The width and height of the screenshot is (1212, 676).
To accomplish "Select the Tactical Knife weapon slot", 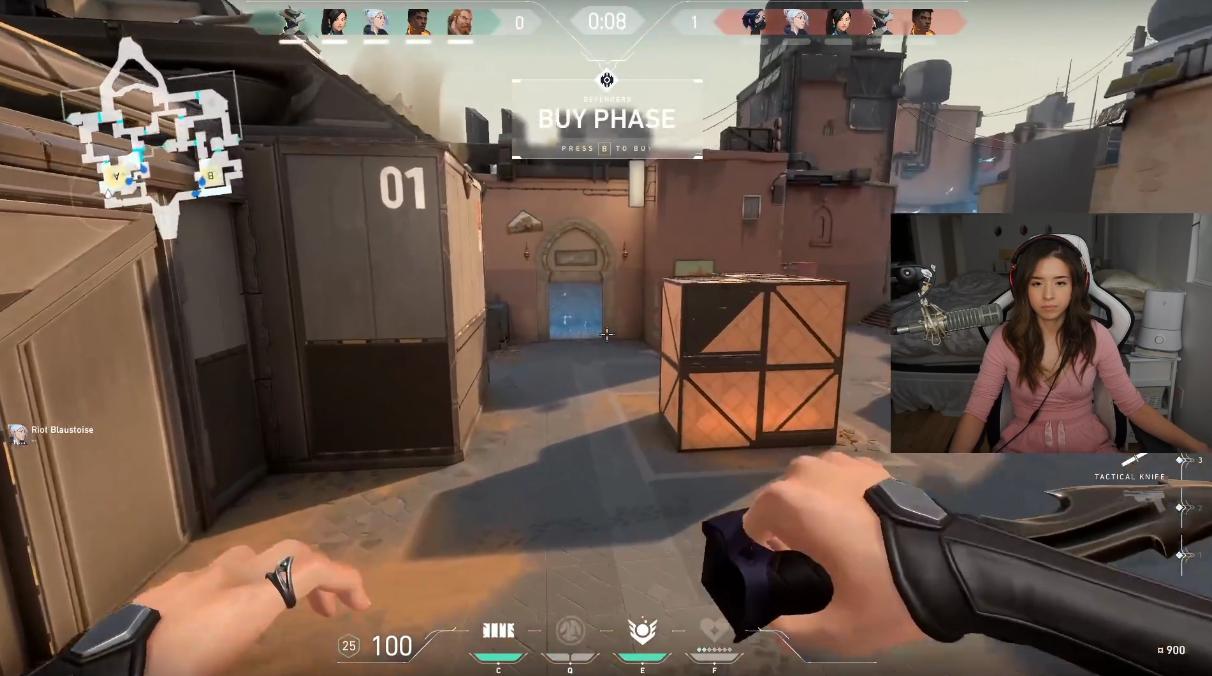I will click(1134, 461).
